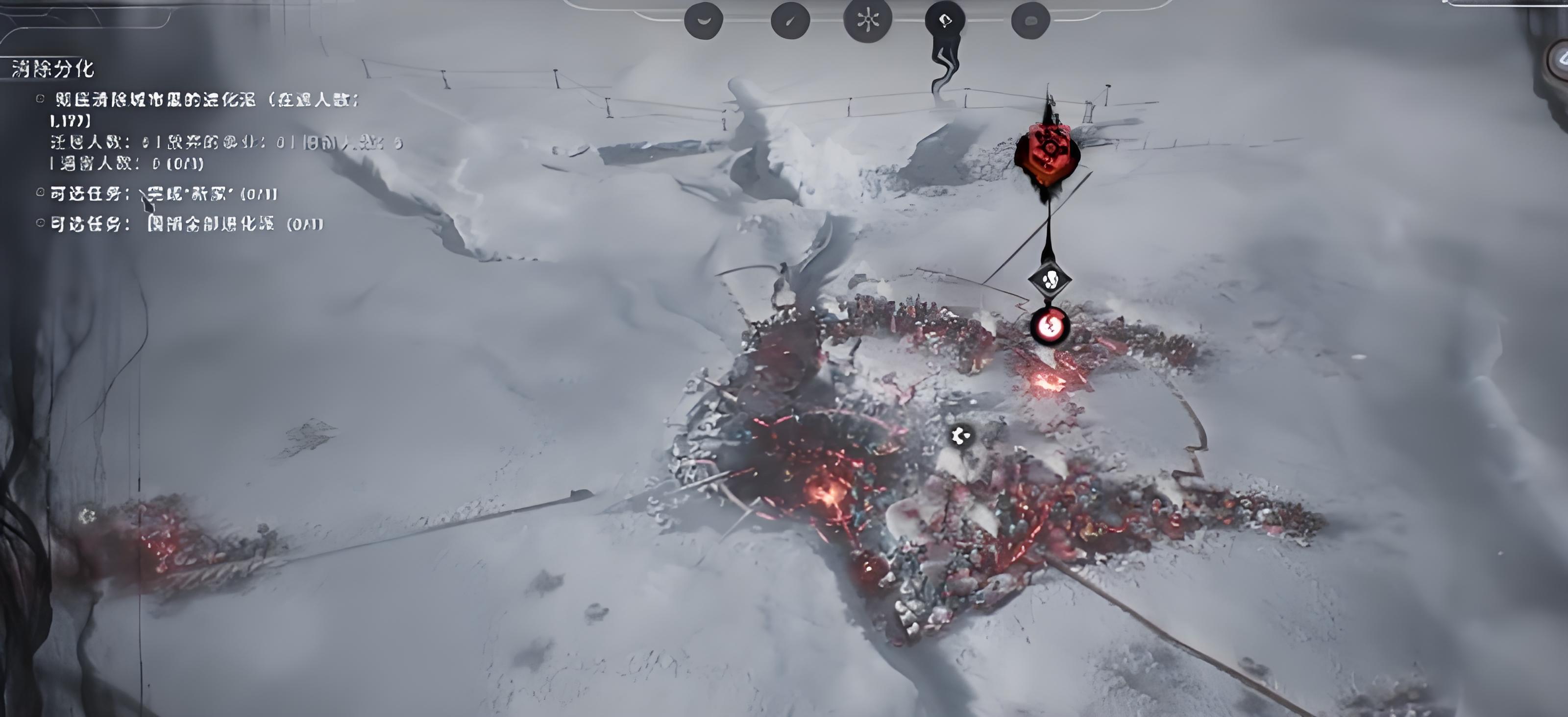
Task: Click the crescent-shaped icon in the top bar
Action: 704,21
